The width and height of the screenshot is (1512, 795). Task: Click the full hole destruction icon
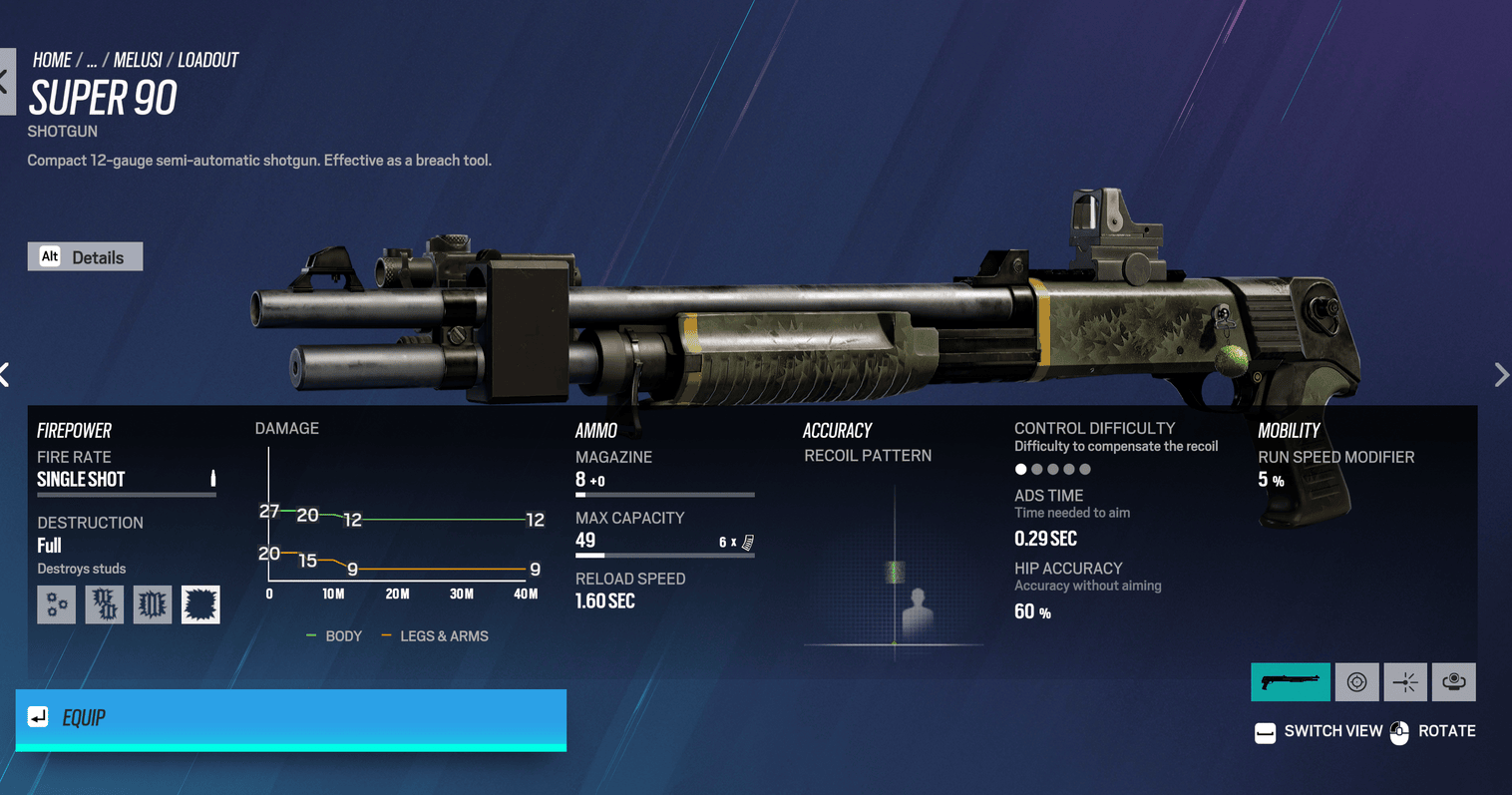tap(200, 603)
